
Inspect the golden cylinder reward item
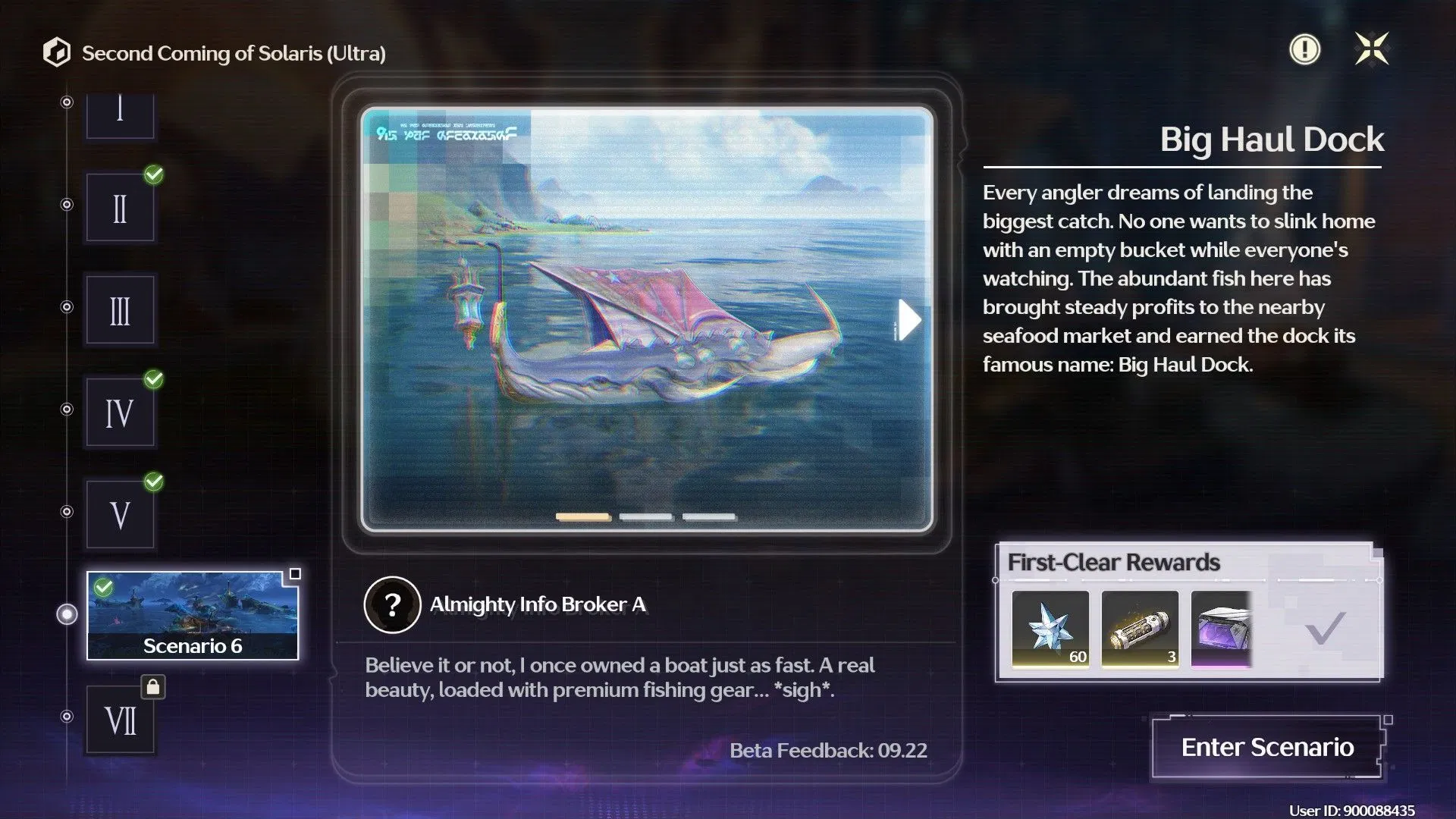(x=1140, y=629)
